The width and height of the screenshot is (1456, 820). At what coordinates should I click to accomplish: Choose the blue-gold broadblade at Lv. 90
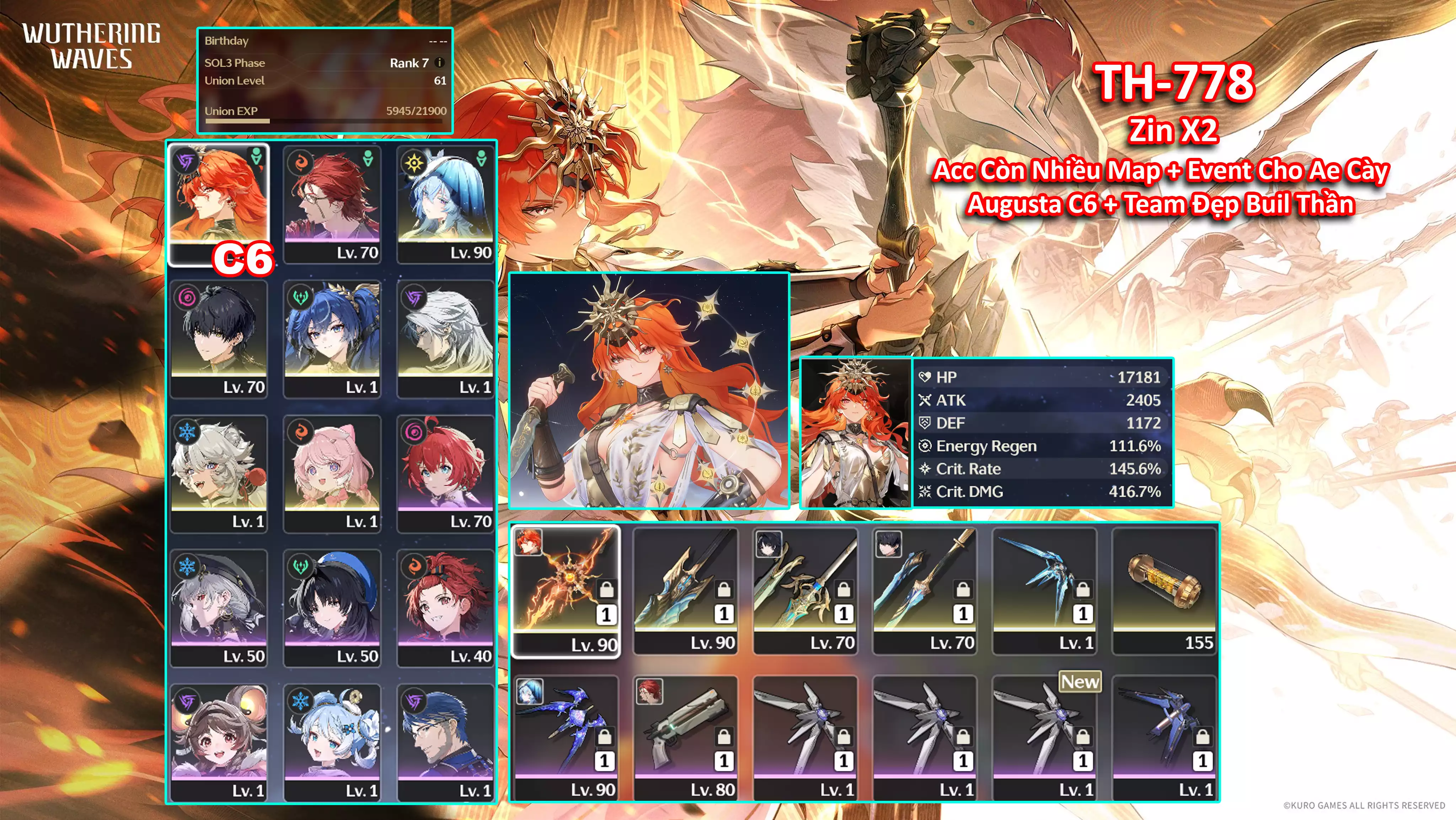[685, 590]
